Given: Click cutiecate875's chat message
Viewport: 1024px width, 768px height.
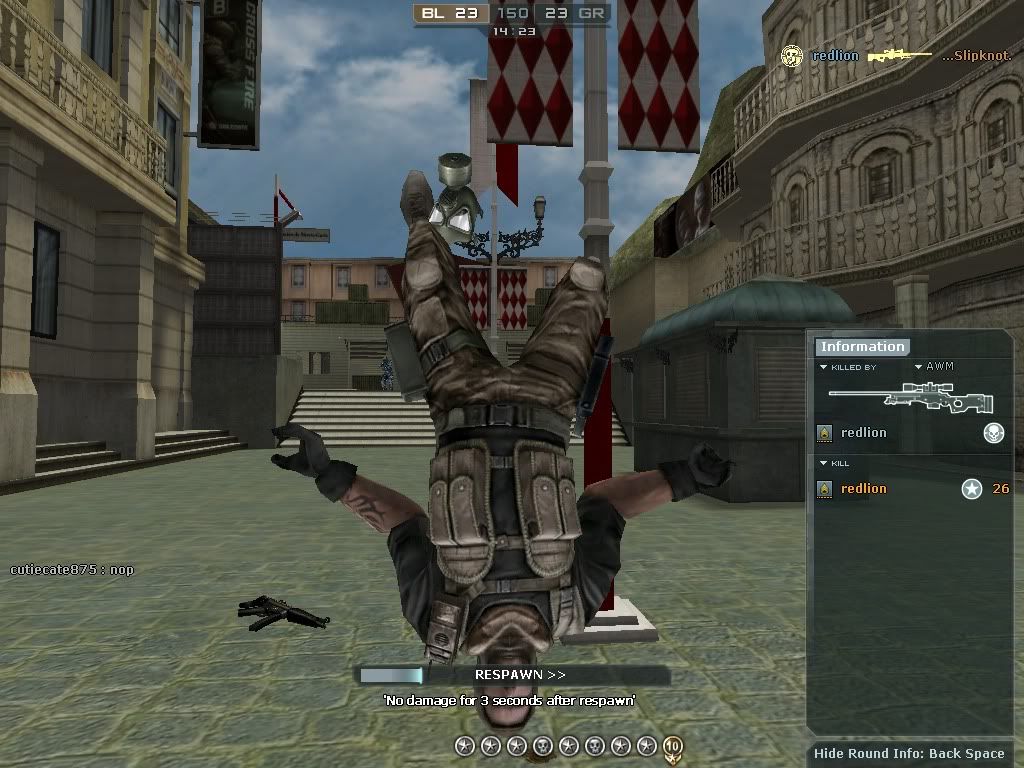Looking at the screenshot, I should click(72, 570).
